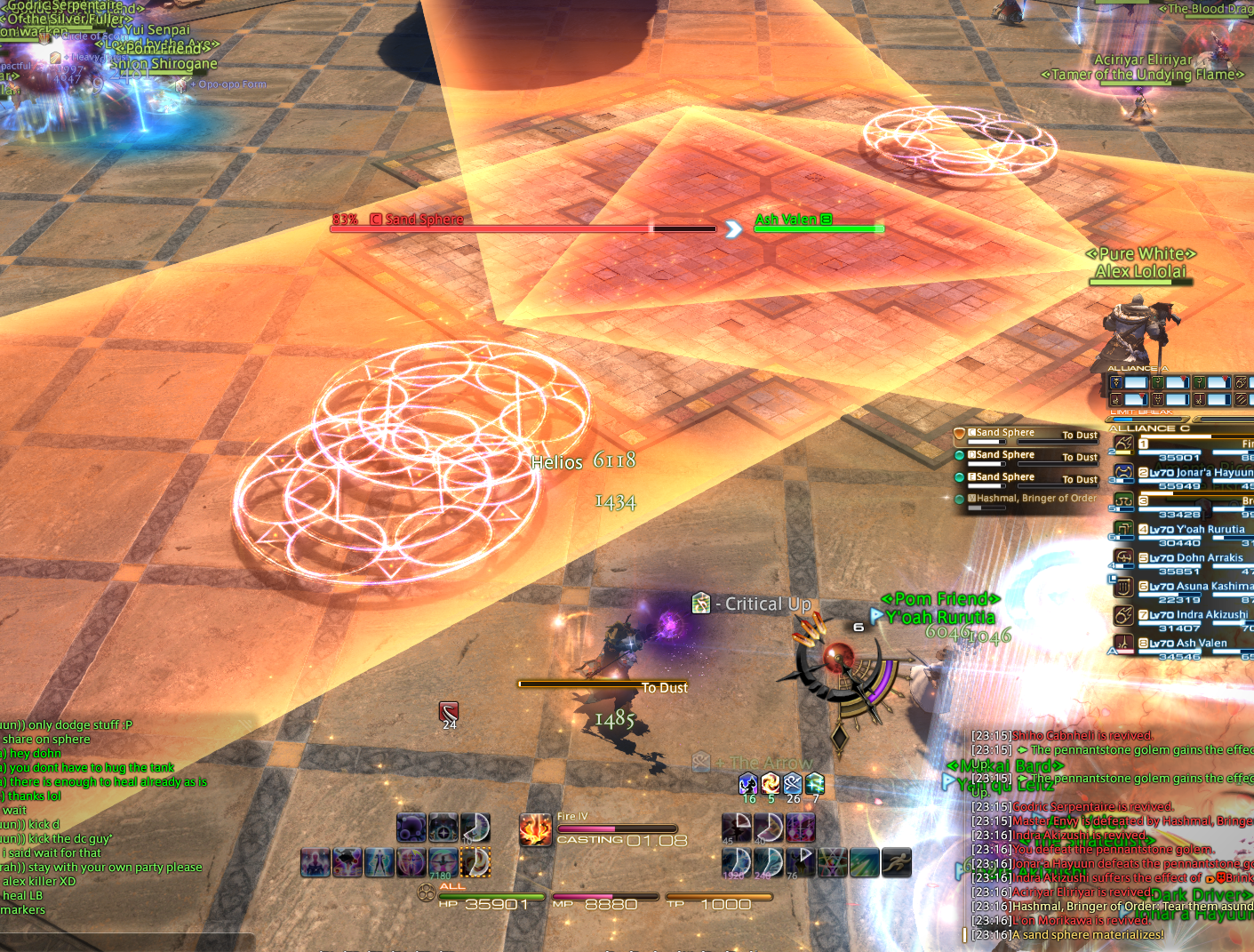This screenshot has width=1254, height=952.
Task: Use the green streak ability beside Sprint
Action: coord(865,862)
